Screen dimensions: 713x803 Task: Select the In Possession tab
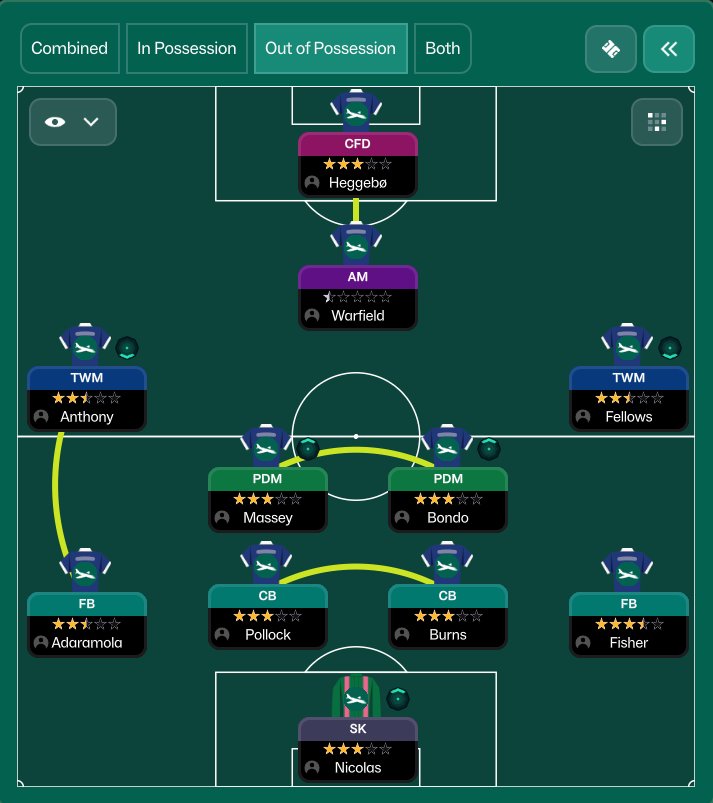(187, 48)
